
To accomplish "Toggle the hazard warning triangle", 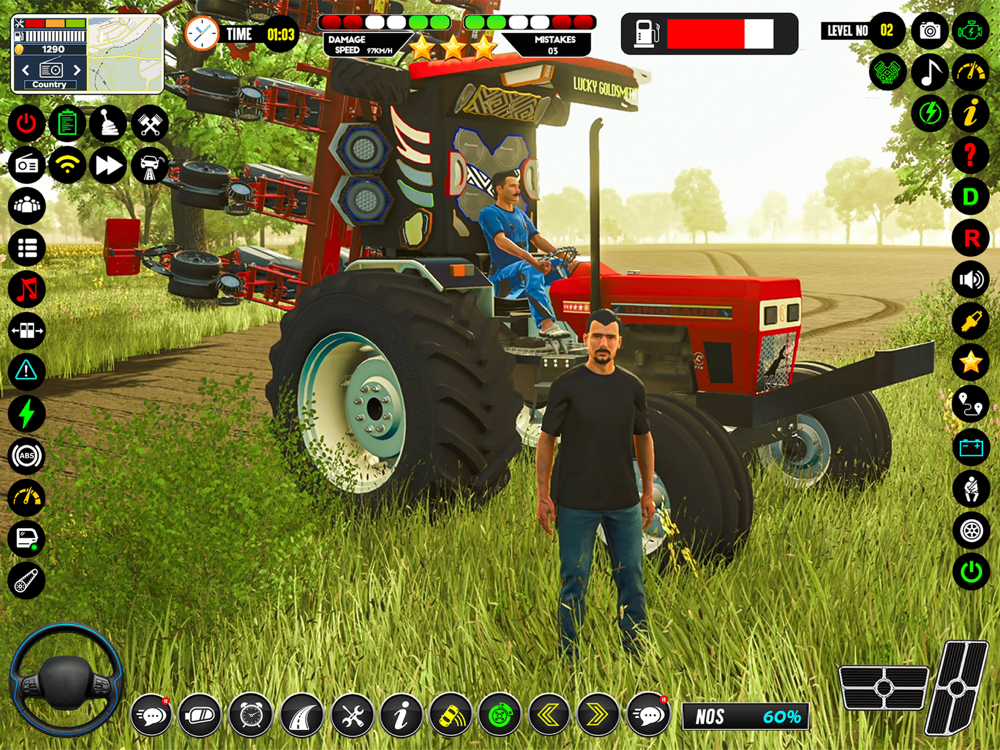I will pyautogui.click(x=27, y=371).
